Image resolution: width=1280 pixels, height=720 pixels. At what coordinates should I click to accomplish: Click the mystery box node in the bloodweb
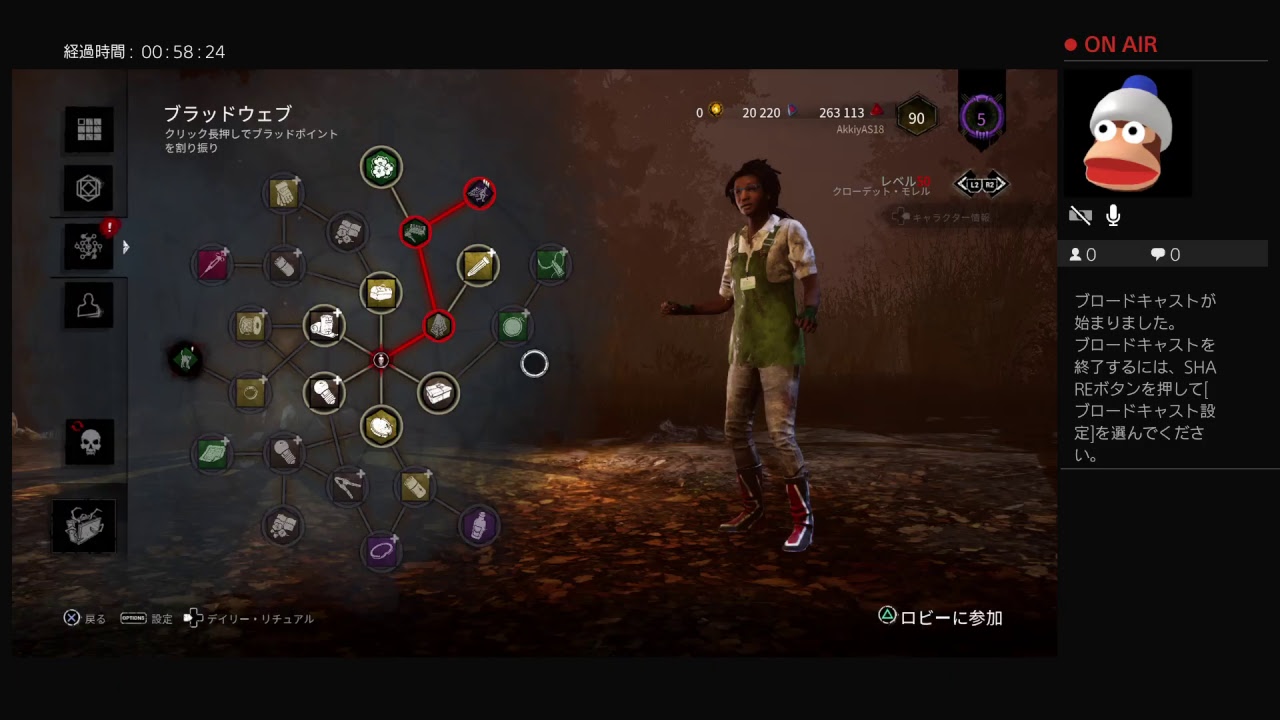pos(441,390)
